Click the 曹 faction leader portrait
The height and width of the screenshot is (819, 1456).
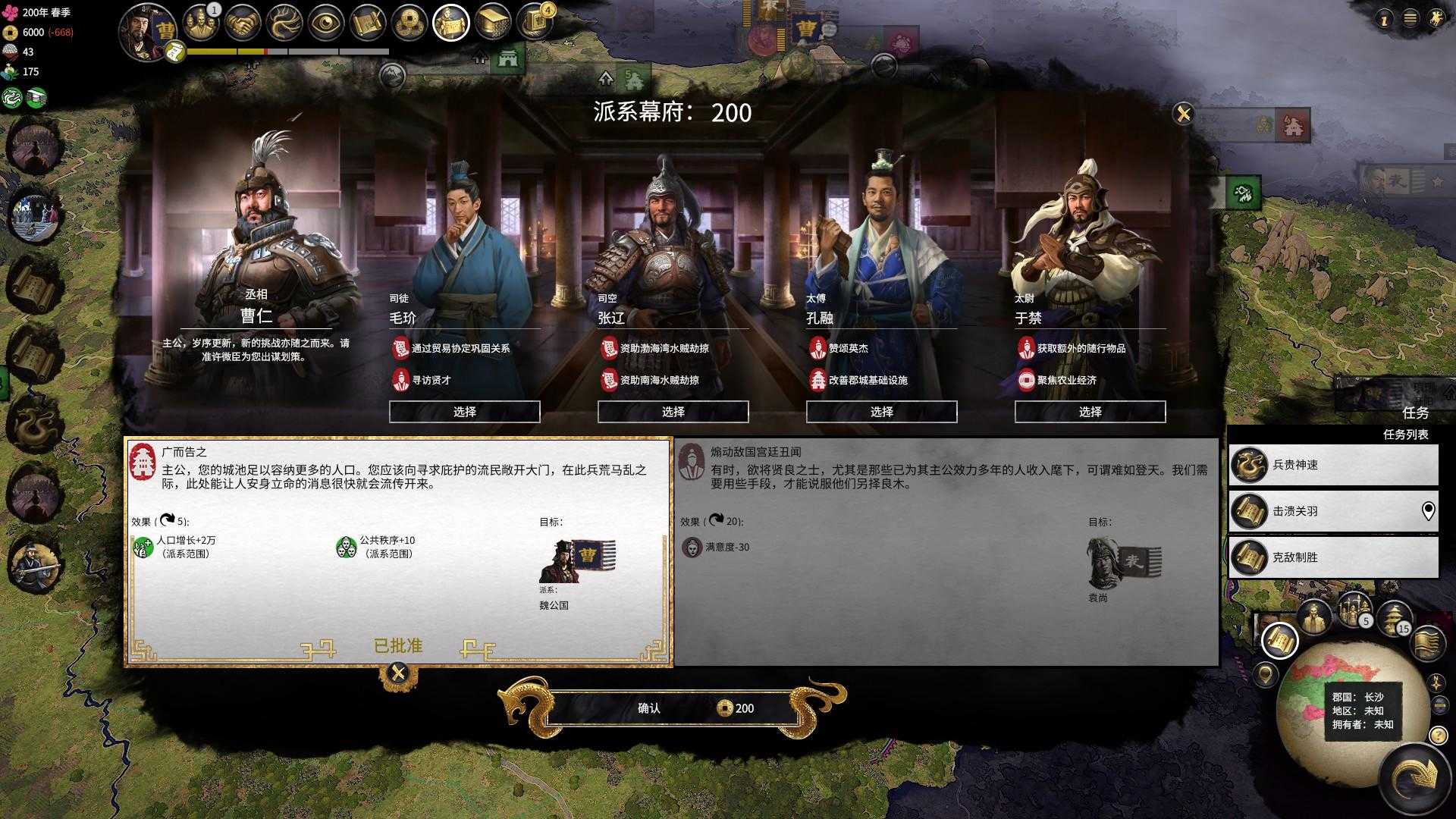(148, 30)
